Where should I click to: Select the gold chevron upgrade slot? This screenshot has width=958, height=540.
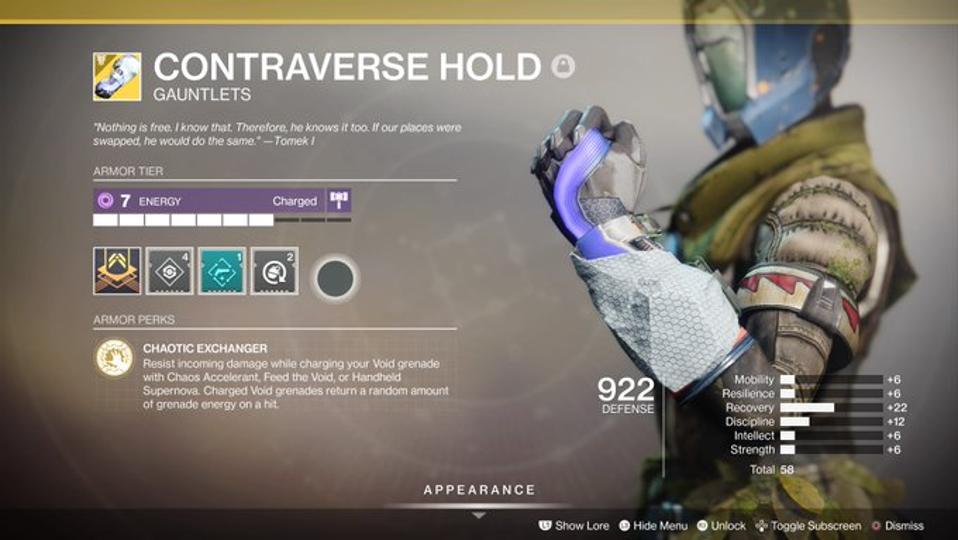pos(117,271)
